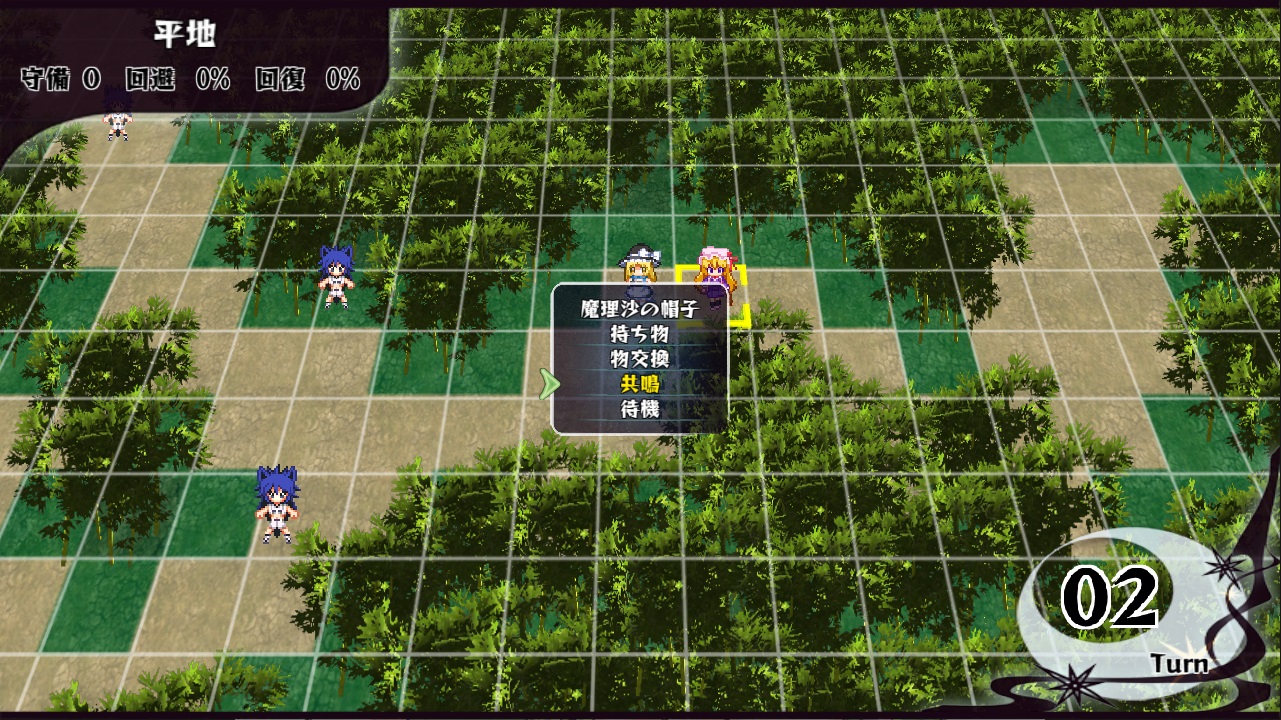This screenshot has width=1281, height=720.
Task: Activate the highlighted 共唱 command
Action: tap(639, 384)
